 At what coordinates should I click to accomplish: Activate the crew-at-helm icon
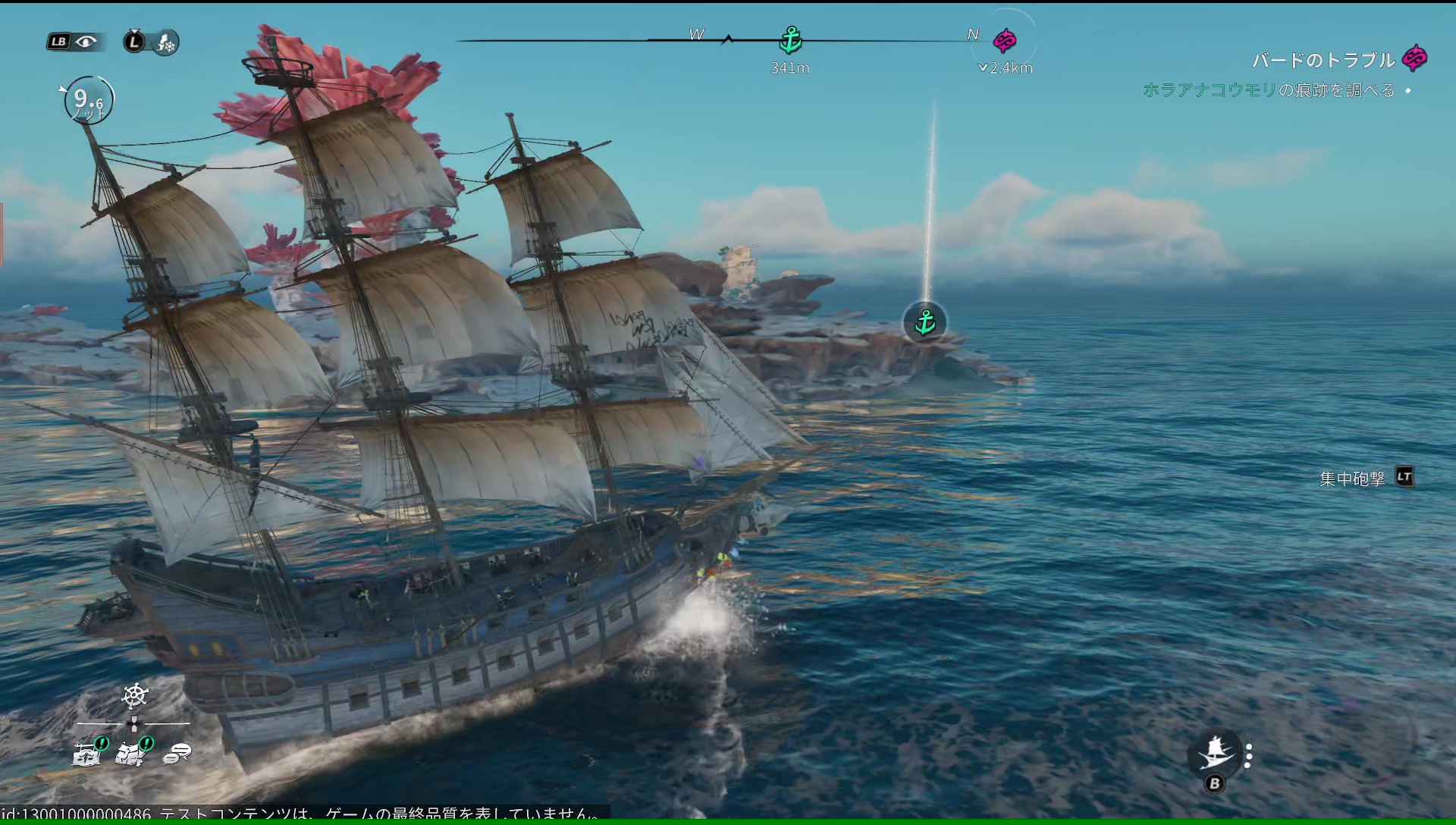166,42
